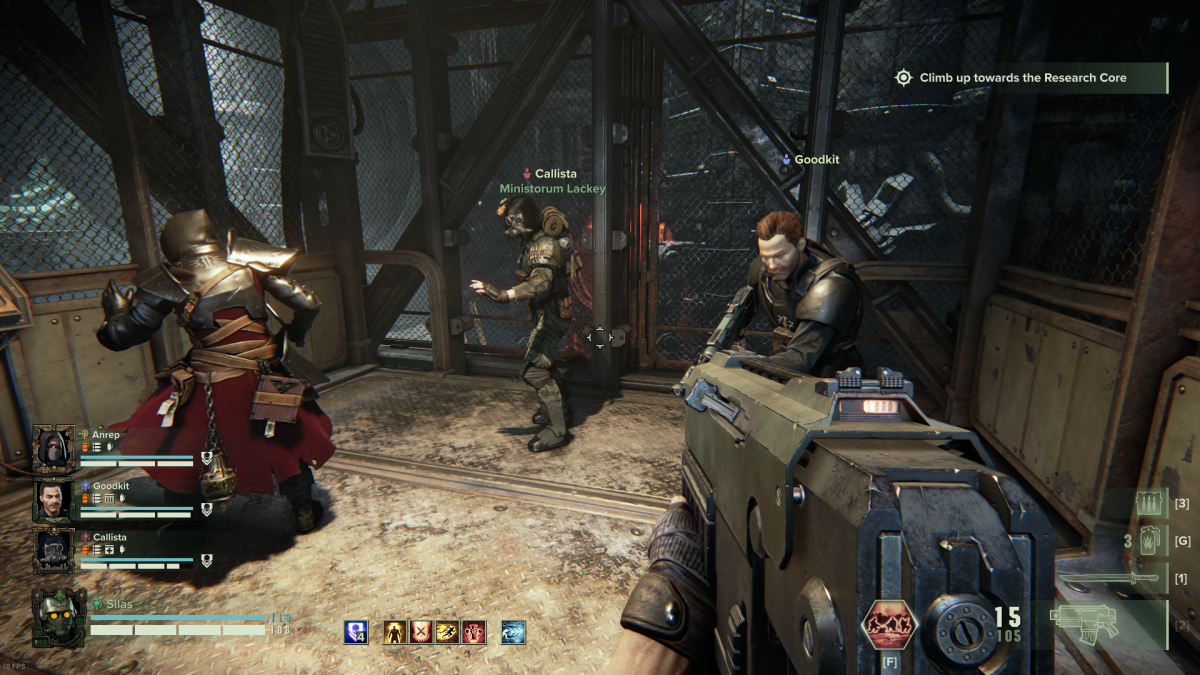
Task: Switch to the combat knife melee weapon
Action: pyautogui.click(x=1110, y=578)
